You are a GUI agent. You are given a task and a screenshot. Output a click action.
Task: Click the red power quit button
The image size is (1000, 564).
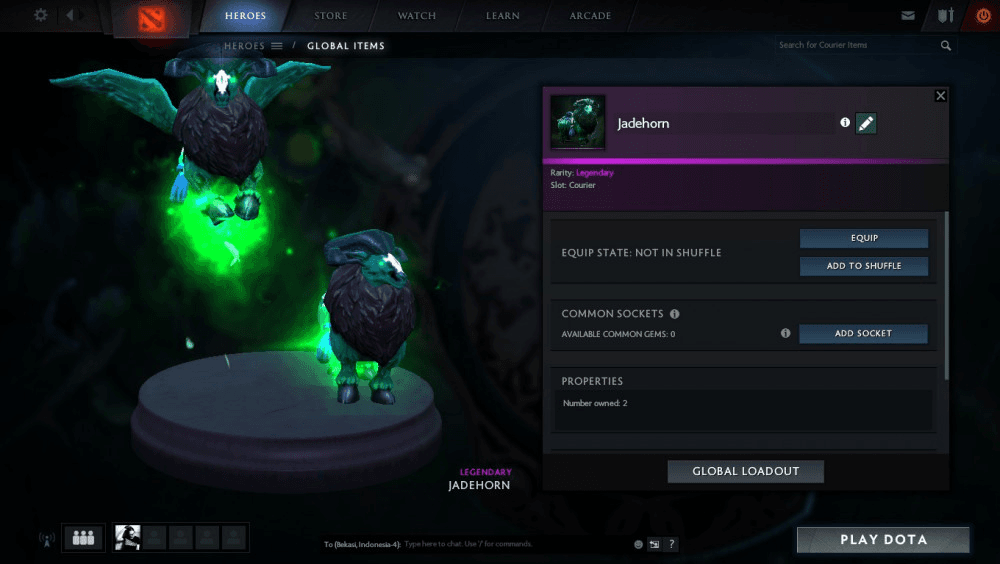coord(982,16)
